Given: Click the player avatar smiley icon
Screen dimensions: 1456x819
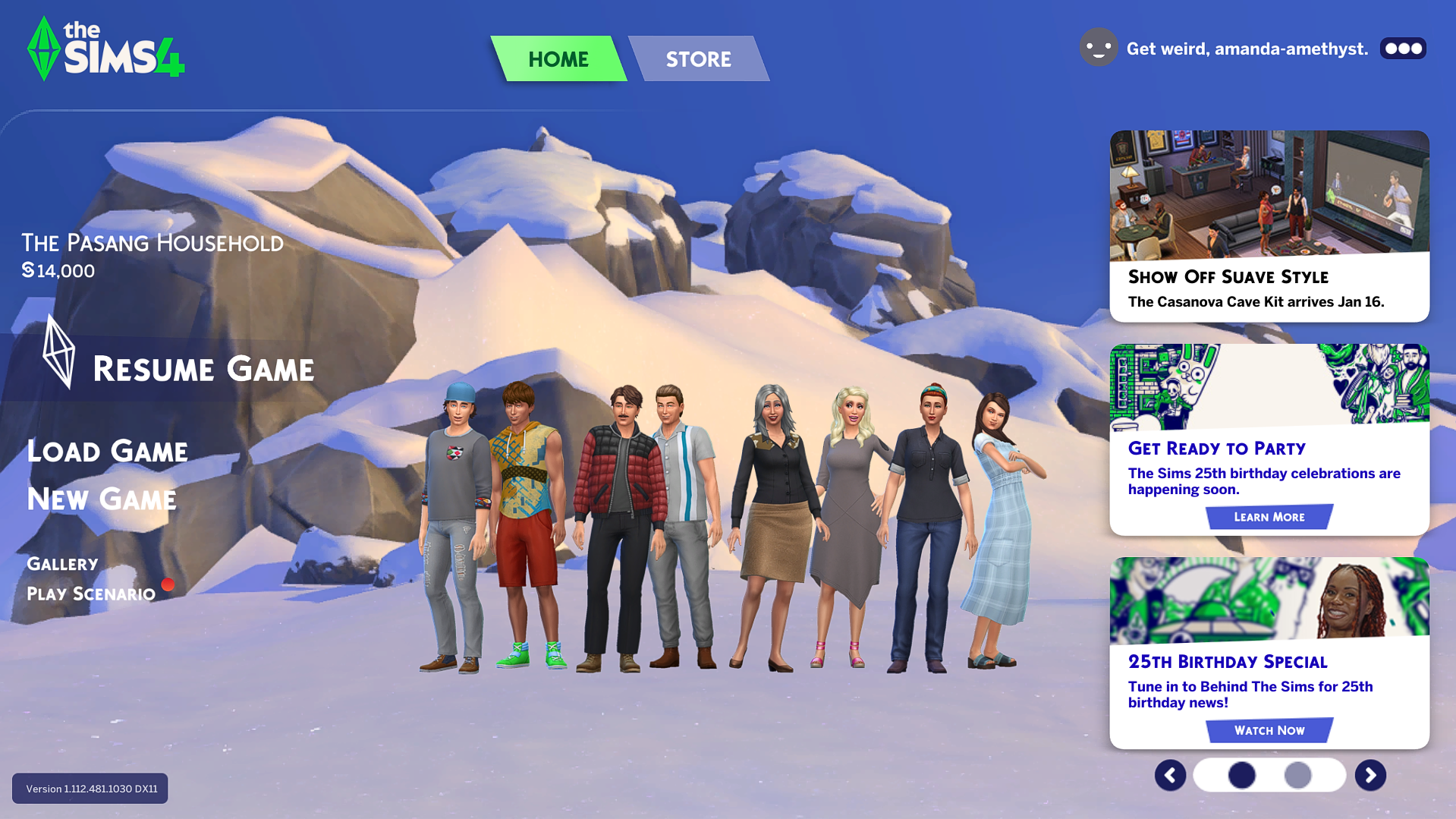Looking at the screenshot, I should [1099, 48].
